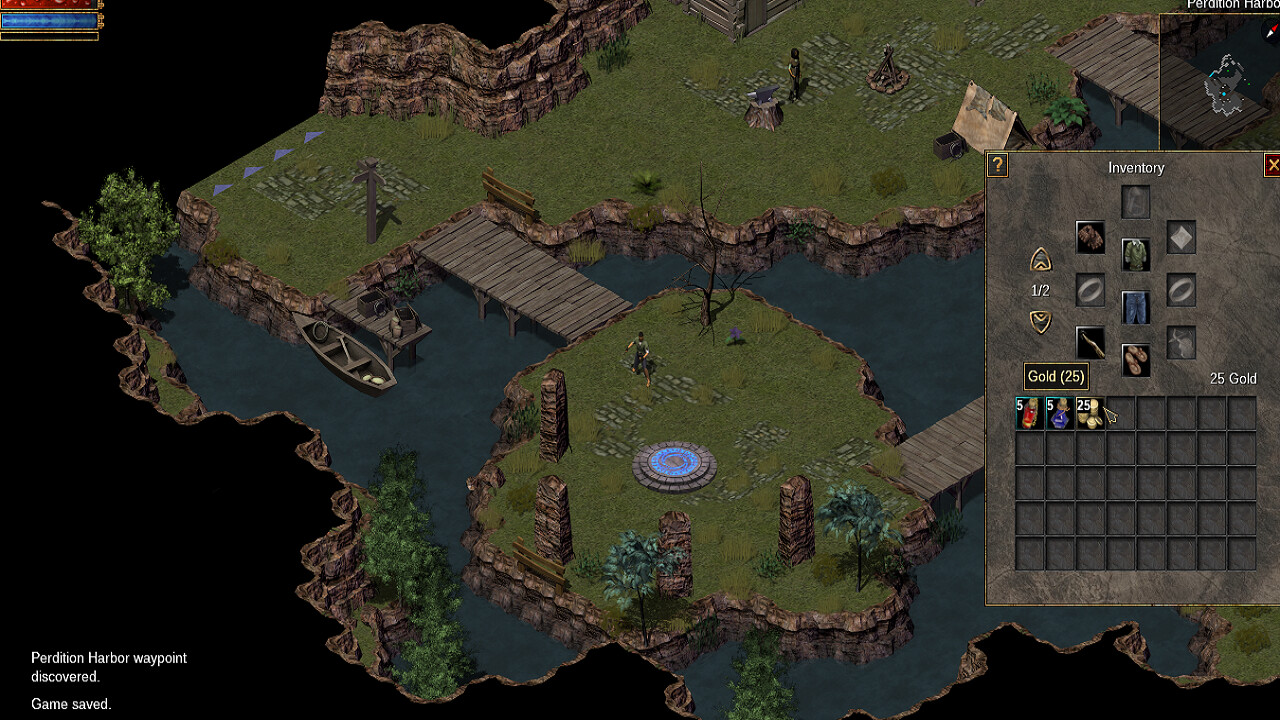This screenshot has width=1280, height=720.
Task: Select the stack of 5 blue potions
Action: point(1058,412)
